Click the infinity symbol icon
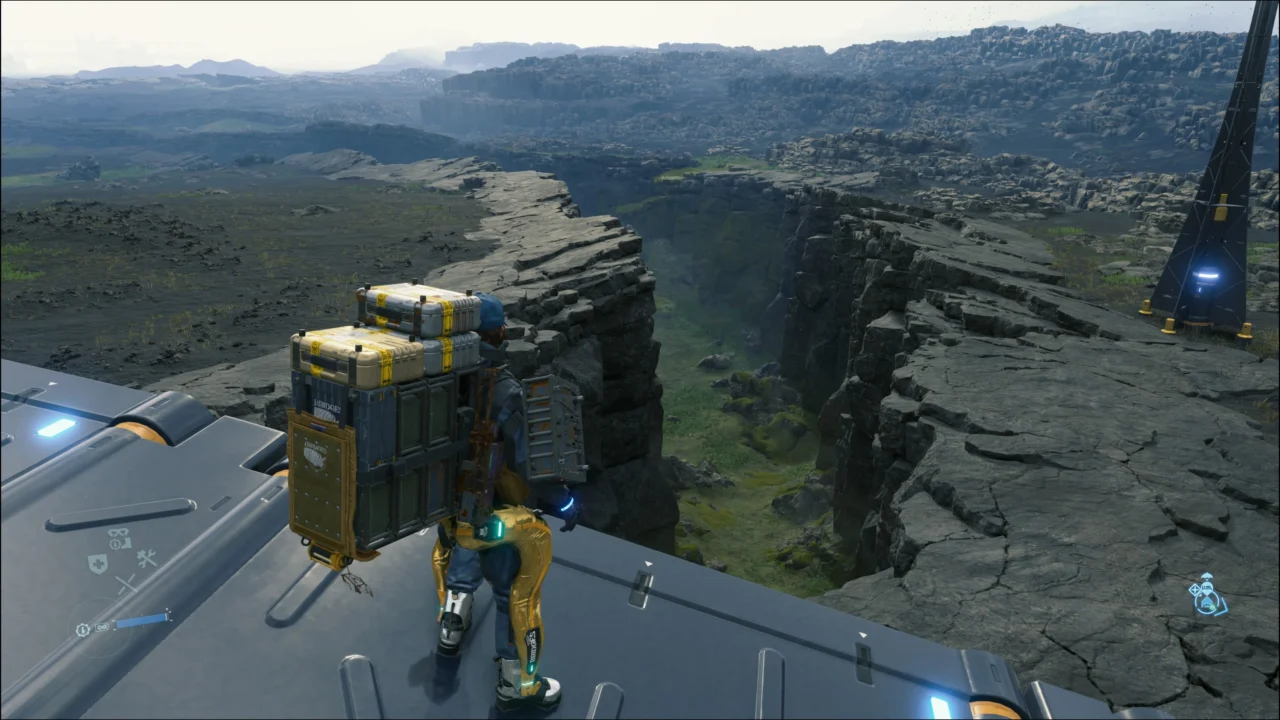This screenshot has width=1280, height=720. pyautogui.click(x=101, y=627)
